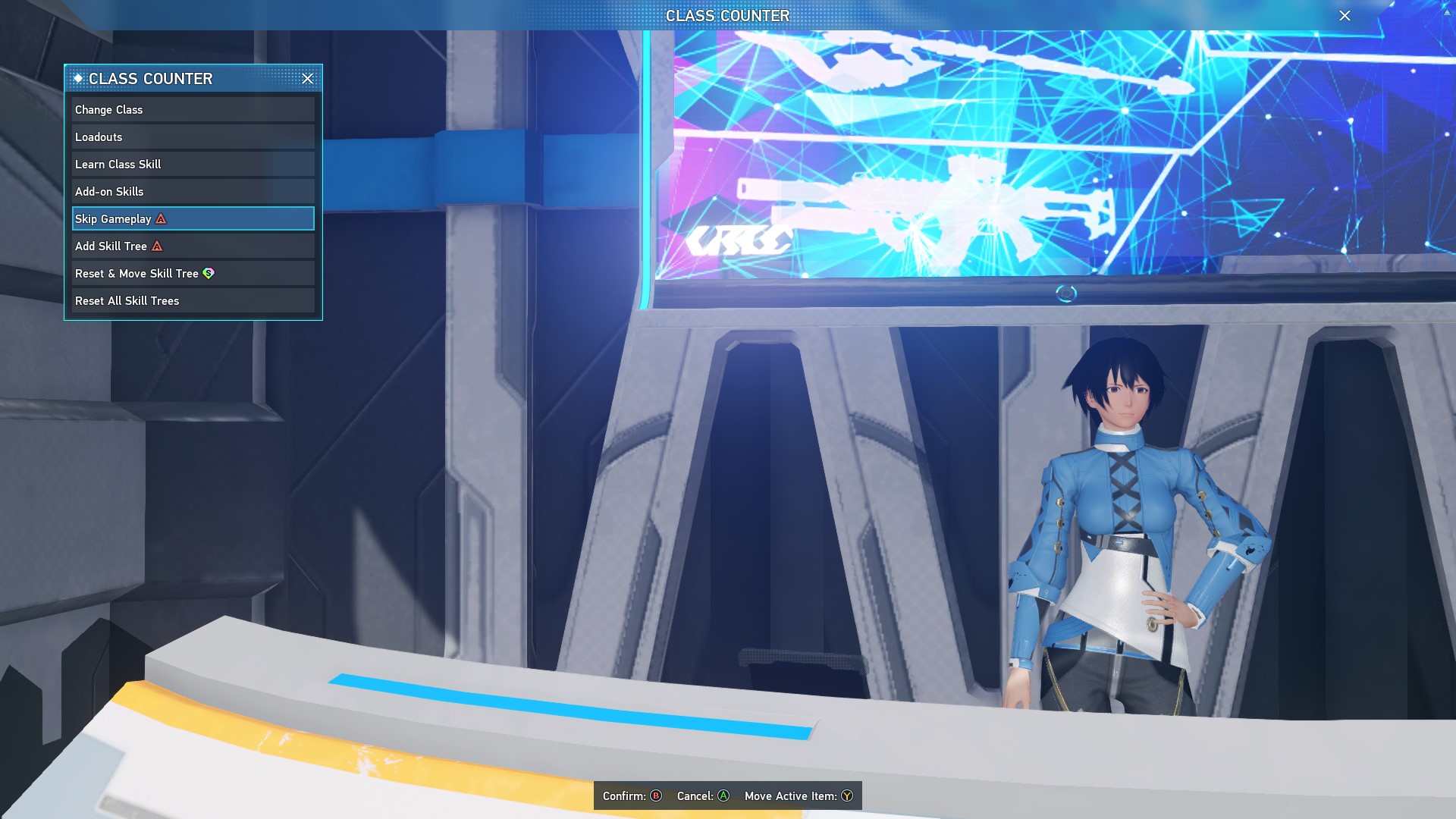Click the Y Move Active Item icon in the hint bar
This screenshot has height=819, width=1456.
pos(847,796)
